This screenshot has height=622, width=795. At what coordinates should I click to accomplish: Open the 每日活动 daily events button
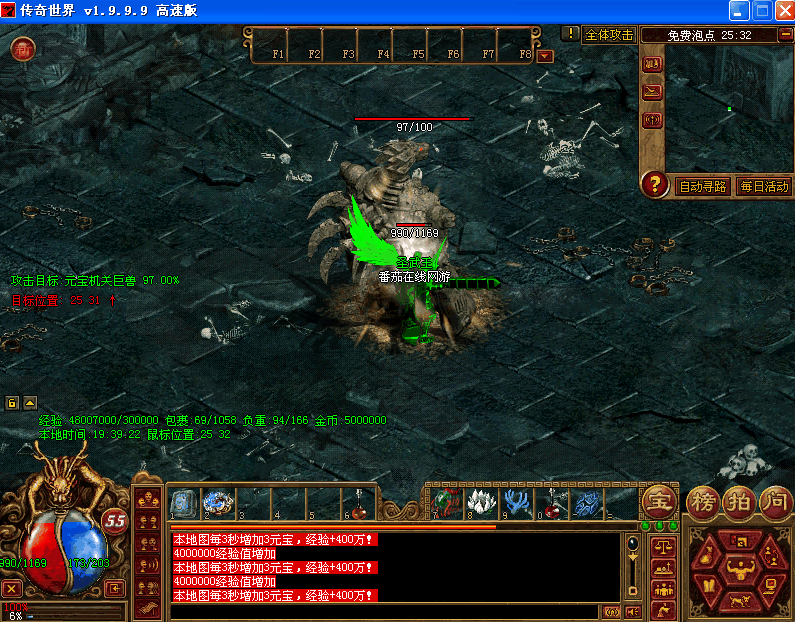763,186
